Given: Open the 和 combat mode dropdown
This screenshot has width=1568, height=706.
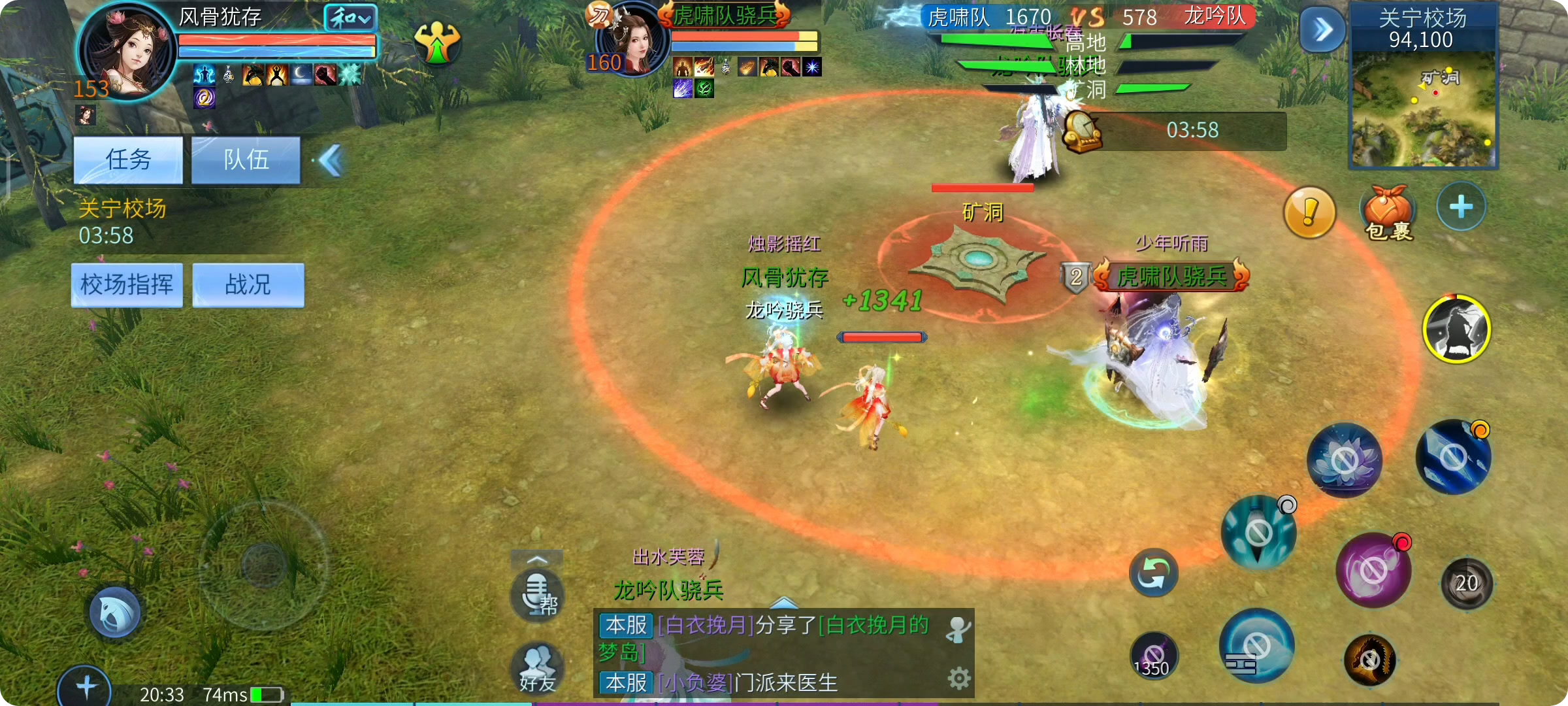Looking at the screenshot, I should tap(351, 18).
